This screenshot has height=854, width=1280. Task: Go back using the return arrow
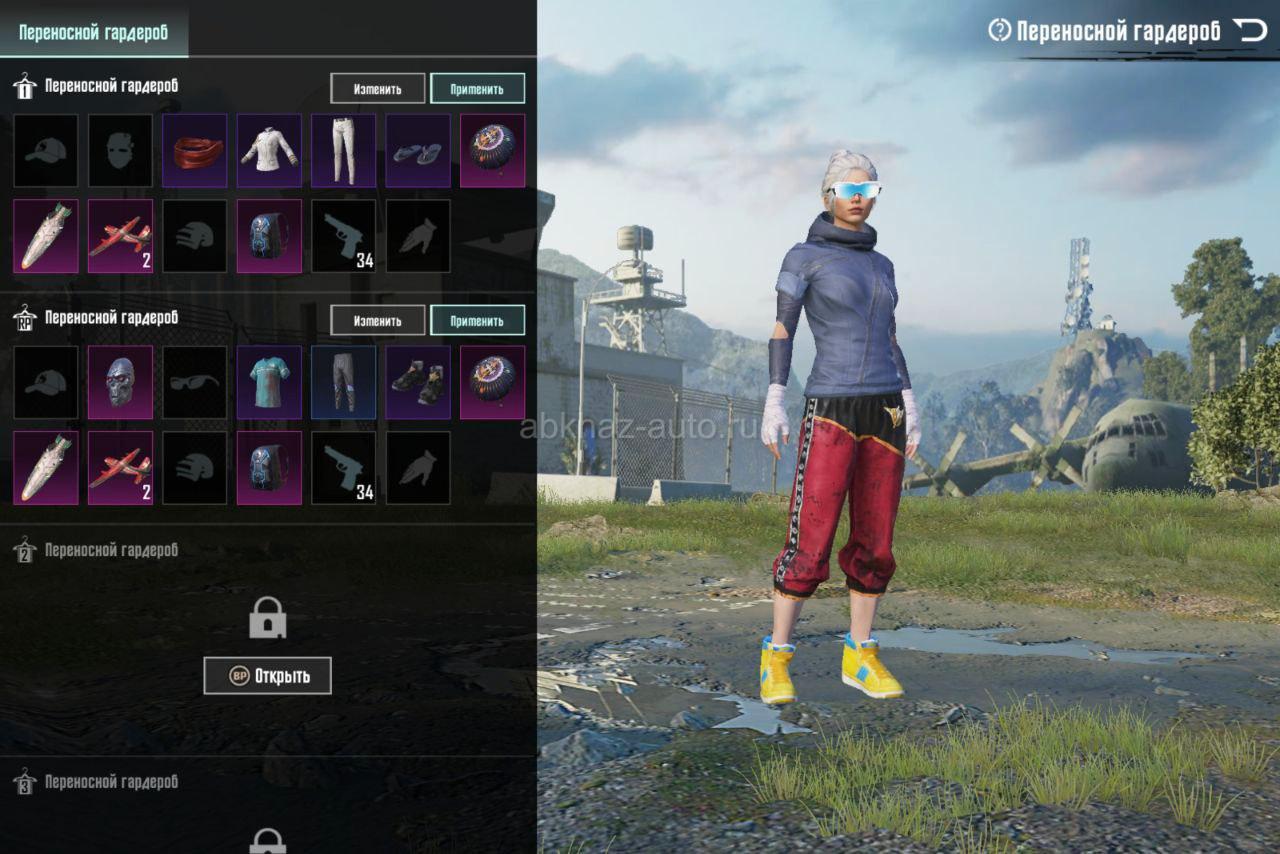[1249, 30]
